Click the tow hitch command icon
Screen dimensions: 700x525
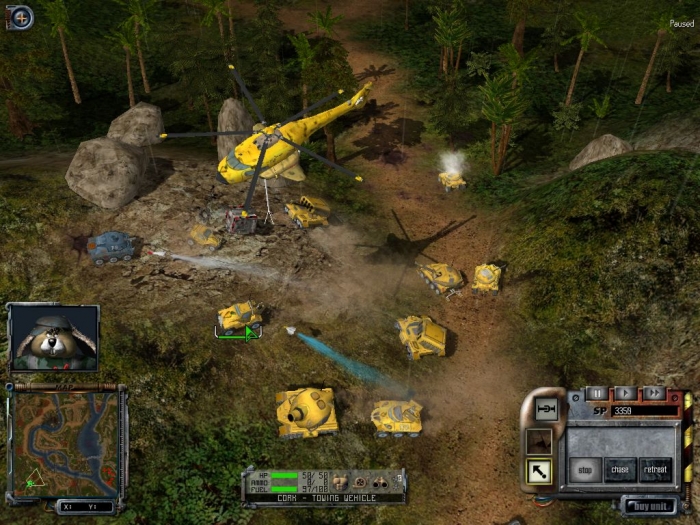point(546,409)
